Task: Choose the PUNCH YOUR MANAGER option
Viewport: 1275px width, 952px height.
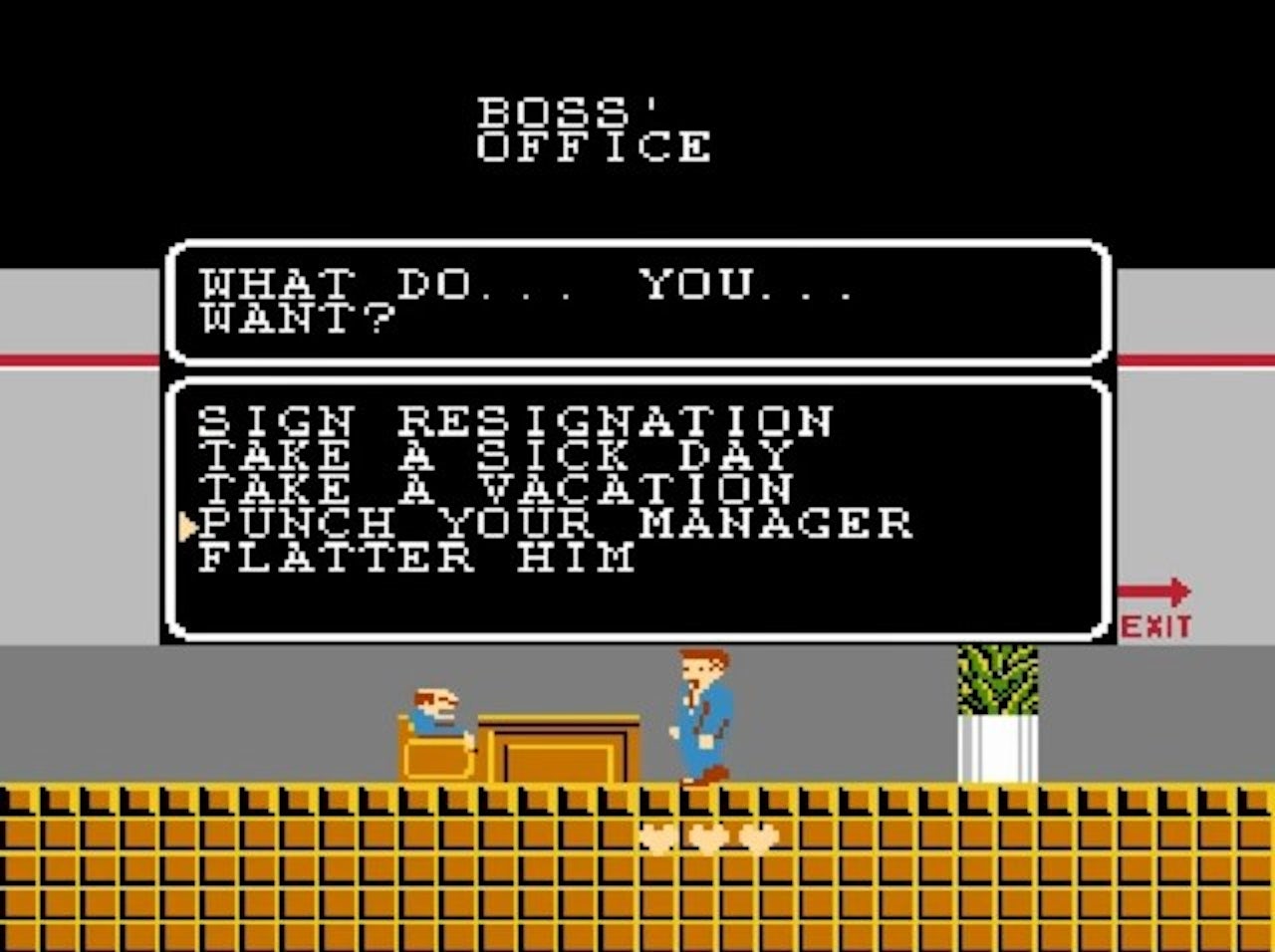Action: click(x=556, y=523)
